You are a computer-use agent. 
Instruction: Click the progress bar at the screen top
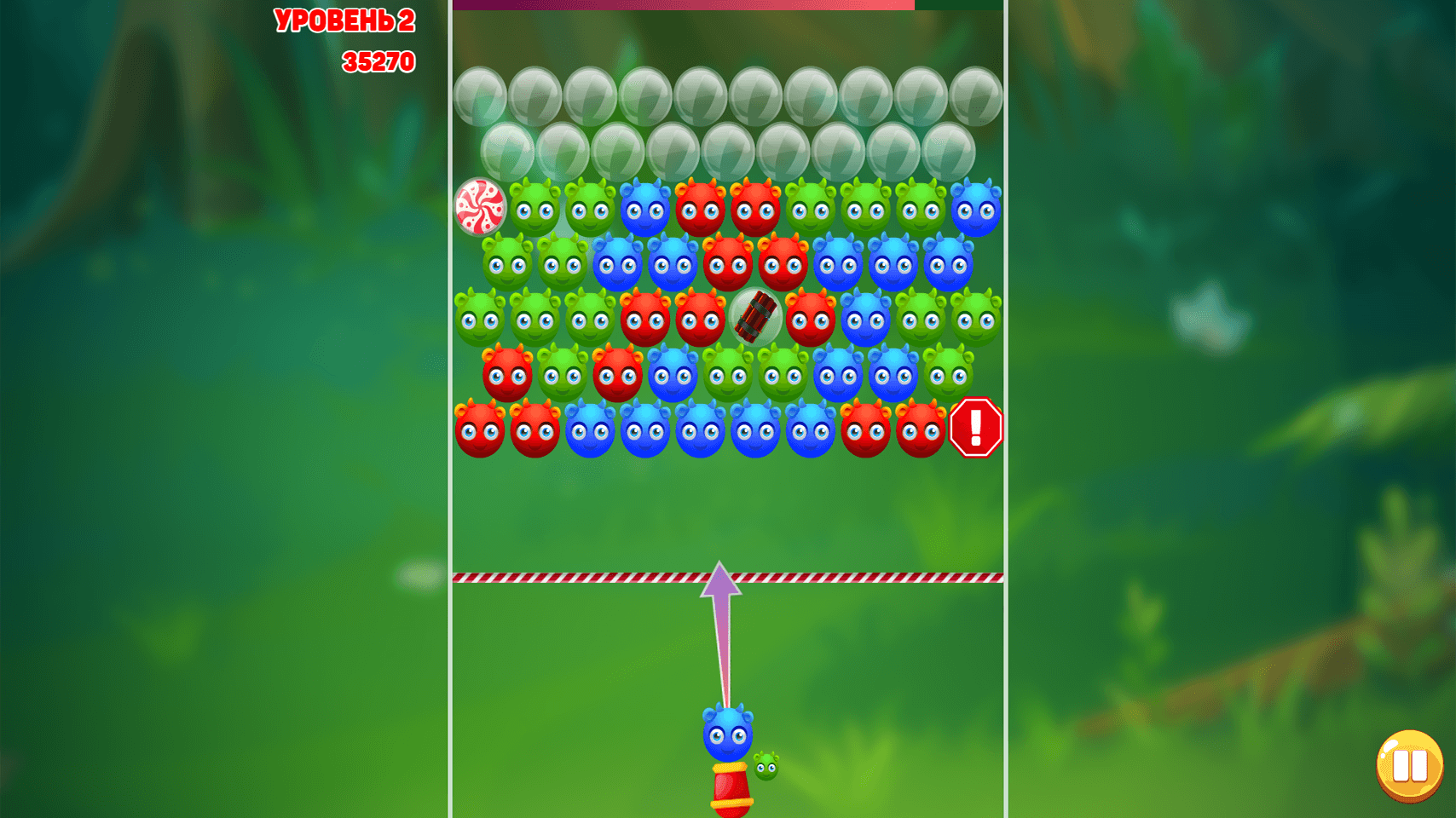coord(682,5)
